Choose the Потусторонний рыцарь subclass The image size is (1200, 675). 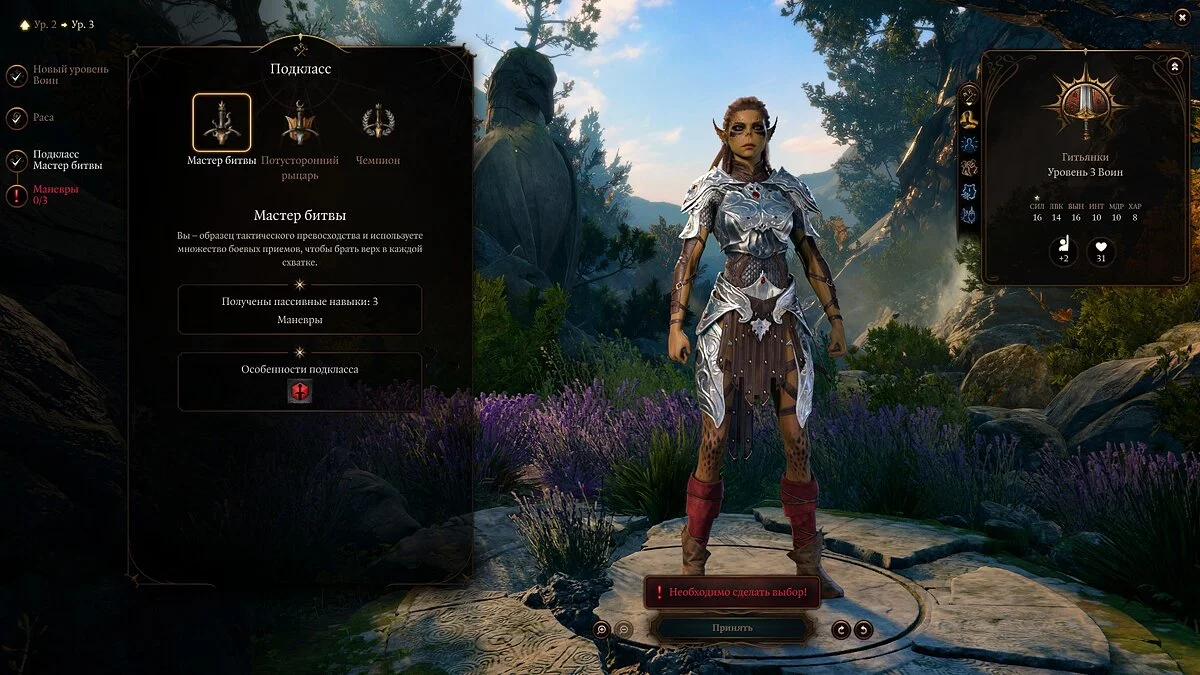pyautogui.click(x=300, y=123)
